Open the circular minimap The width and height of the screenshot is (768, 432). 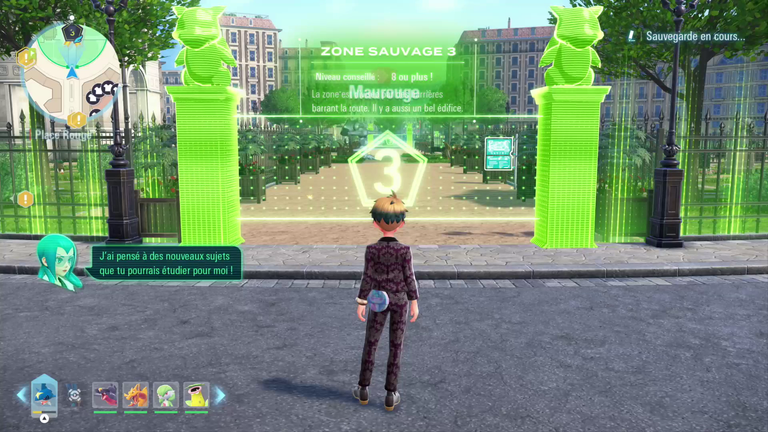pos(70,72)
